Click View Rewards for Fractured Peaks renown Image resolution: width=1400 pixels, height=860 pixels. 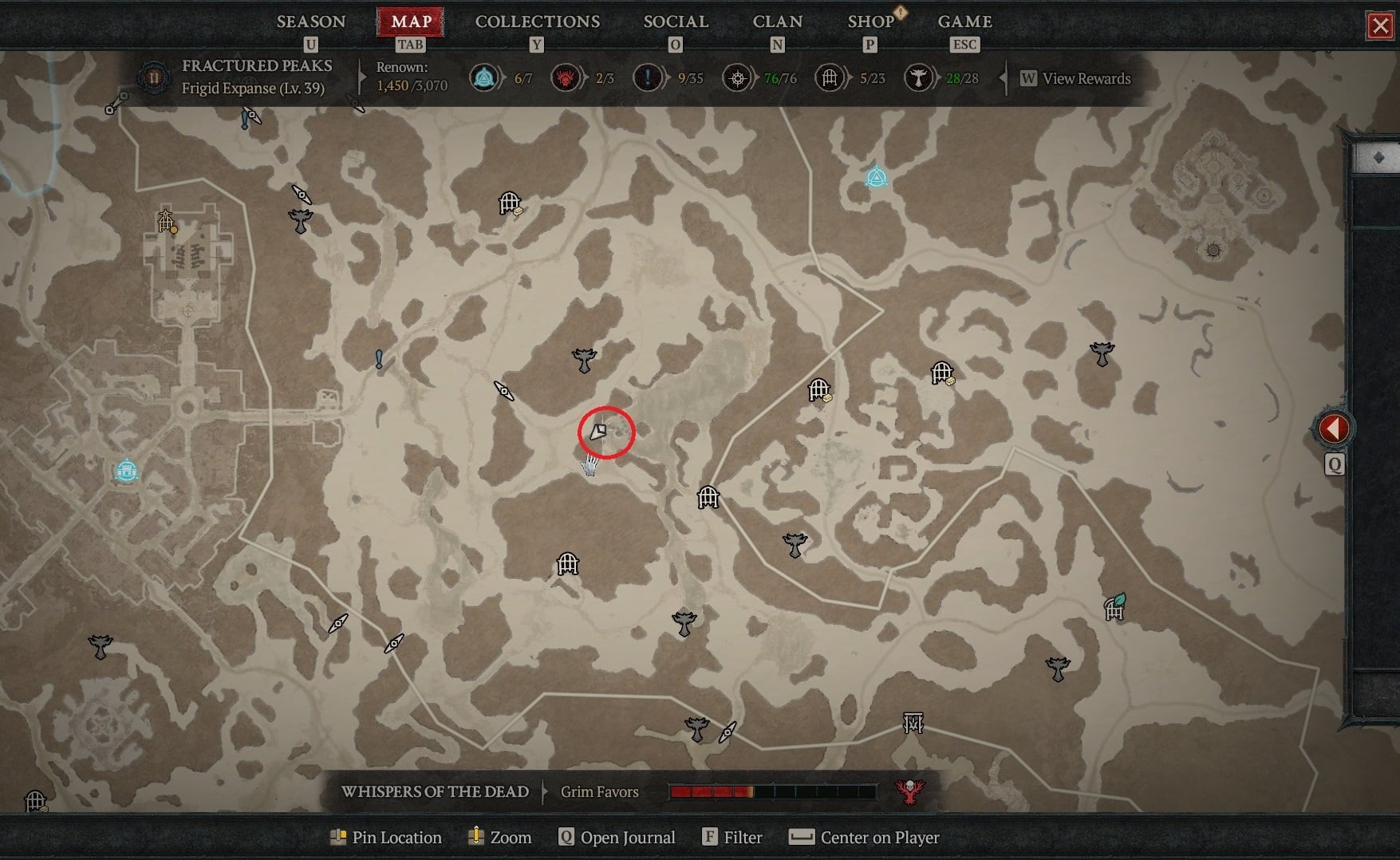pyautogui.click(x=1076, y=78)
